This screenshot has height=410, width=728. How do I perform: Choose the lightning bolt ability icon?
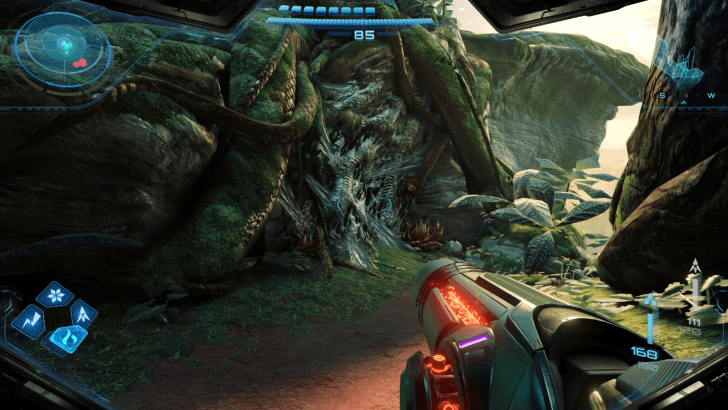point(28,320)
